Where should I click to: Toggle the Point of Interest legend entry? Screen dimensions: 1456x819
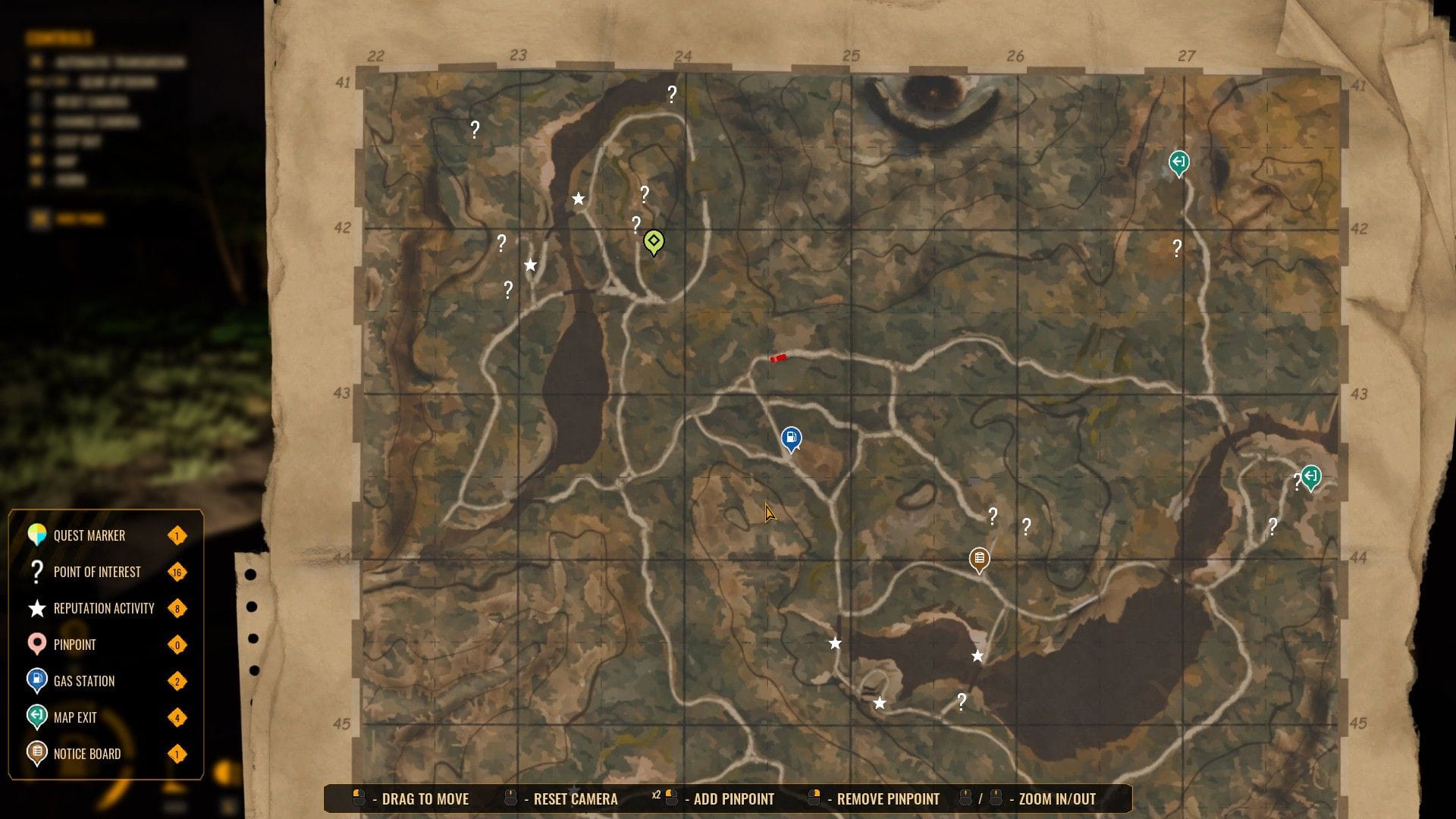[x=97, y=572]
